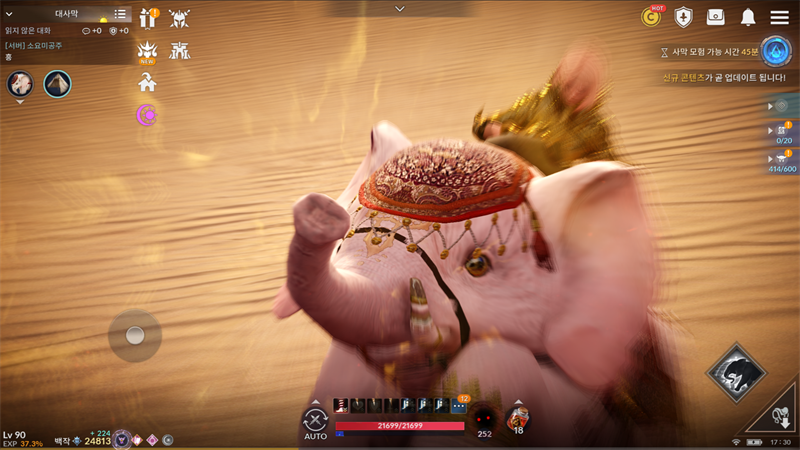Open the demon mask icon marked NEW
800x450 pixels.
coord(148,51)
